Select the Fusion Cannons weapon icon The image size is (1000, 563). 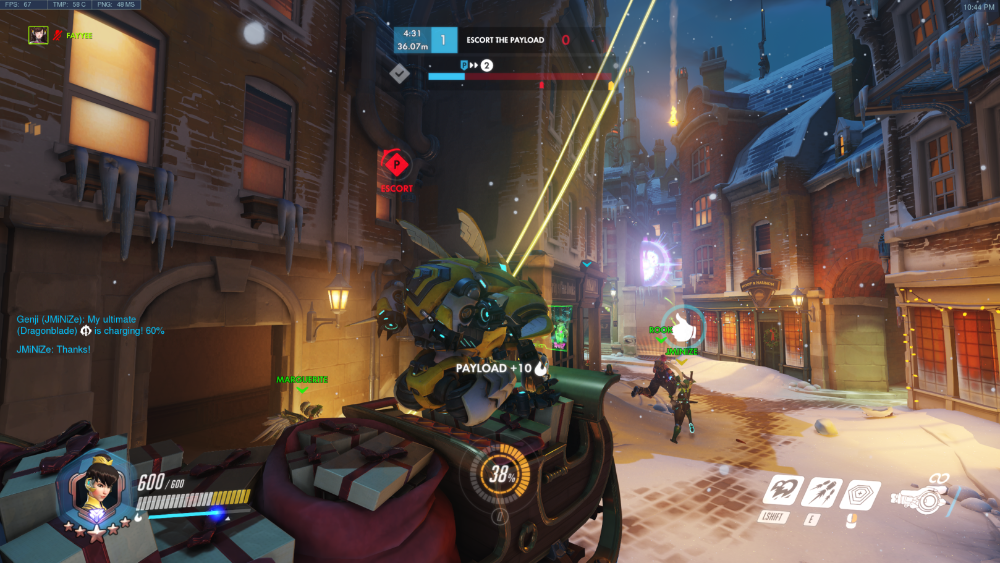(922, 496)
